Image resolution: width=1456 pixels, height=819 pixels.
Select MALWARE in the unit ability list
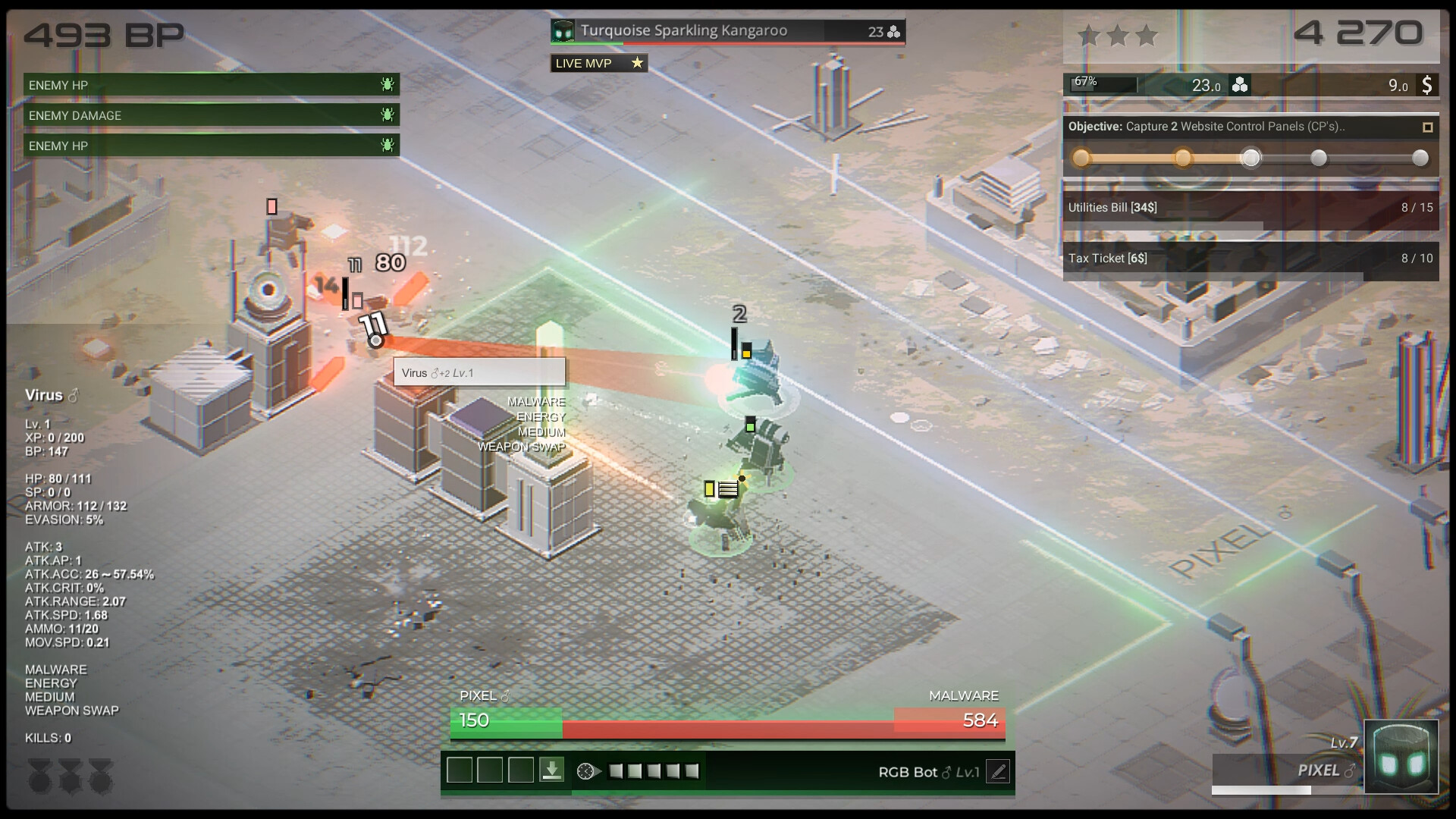coord(57,670)
